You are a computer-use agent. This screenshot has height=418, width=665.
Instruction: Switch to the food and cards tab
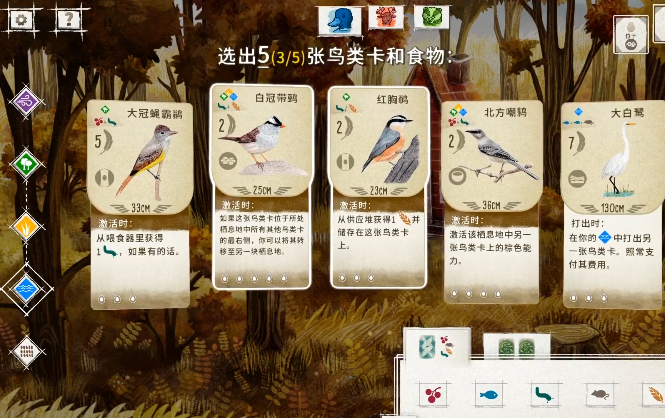(x=439, y=347)
